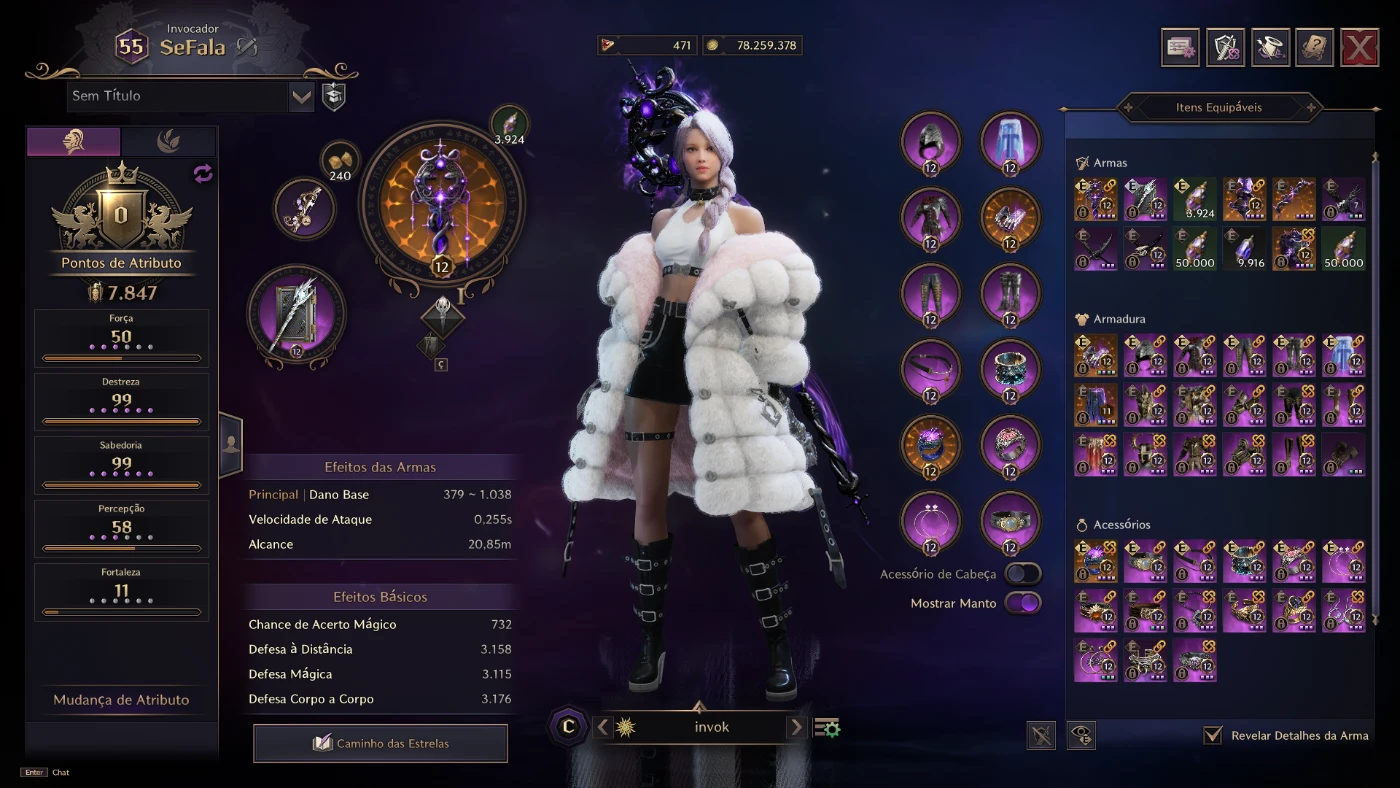
Task: Toggle Acessório de Cabeça switch
Action: point(1022,574)
